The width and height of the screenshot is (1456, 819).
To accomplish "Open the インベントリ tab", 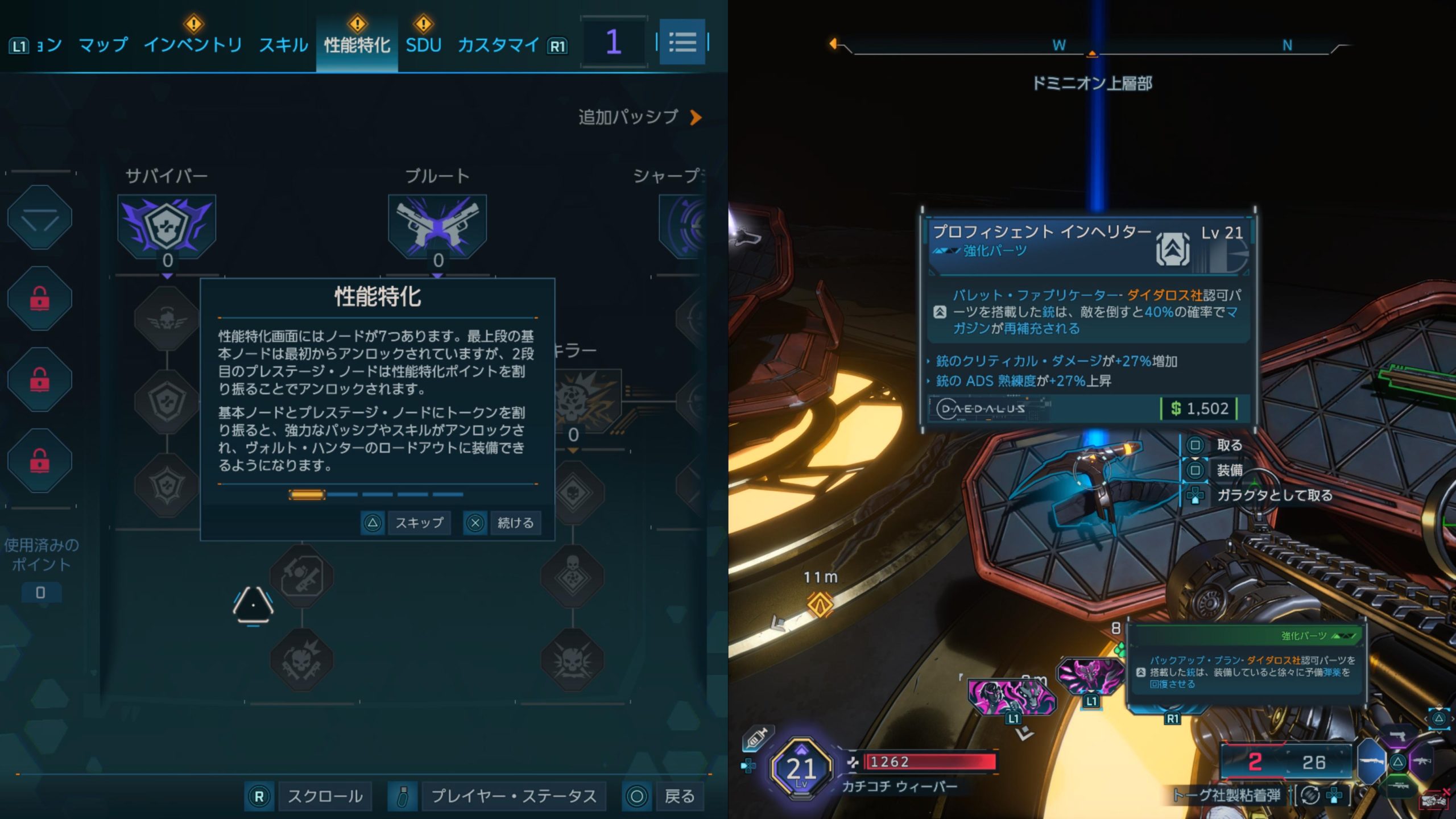I will pyautogui.click(x=193, y=45).
